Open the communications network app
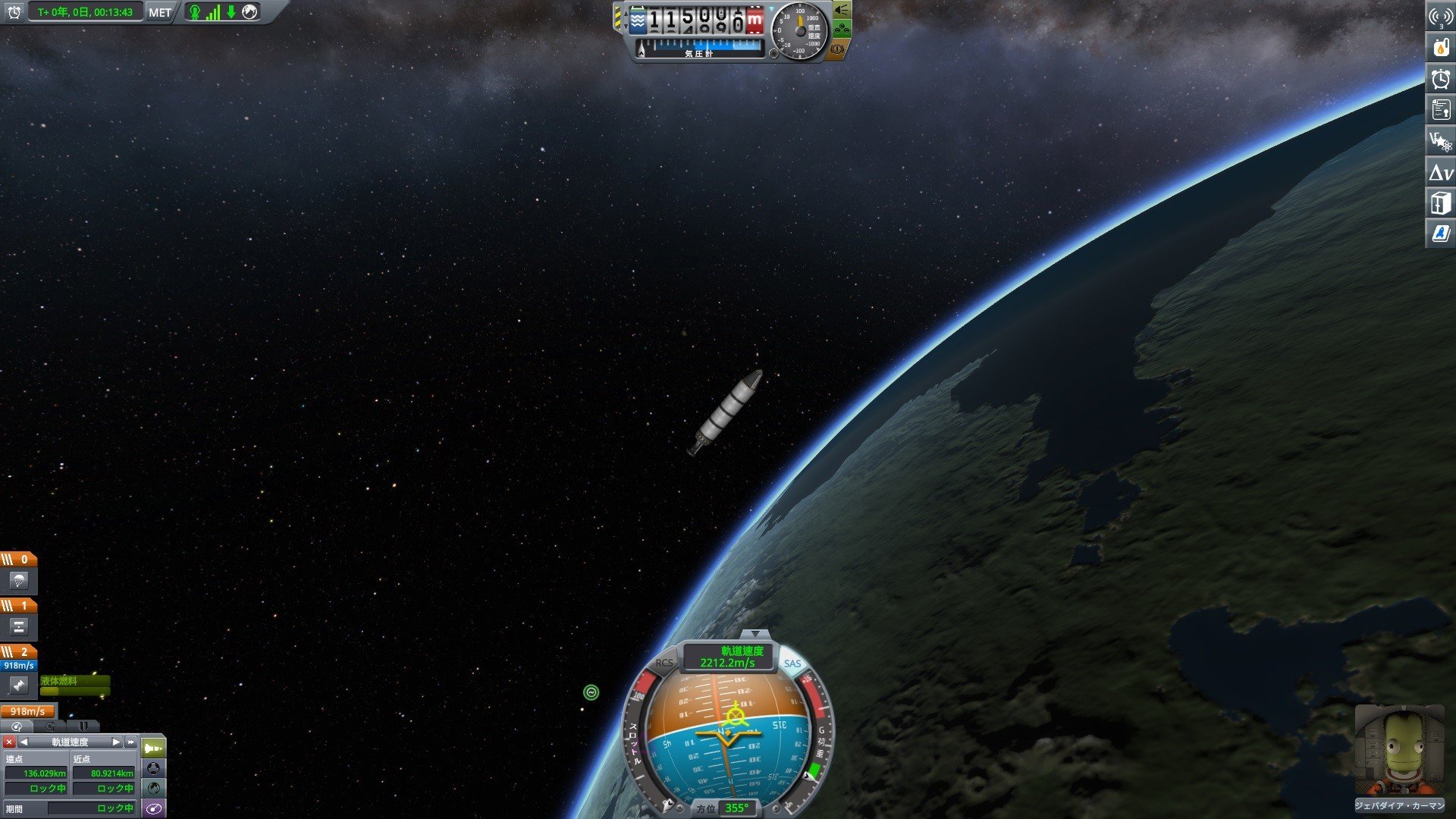The height and width of the screenshot is (819, 1456). 1441,17
